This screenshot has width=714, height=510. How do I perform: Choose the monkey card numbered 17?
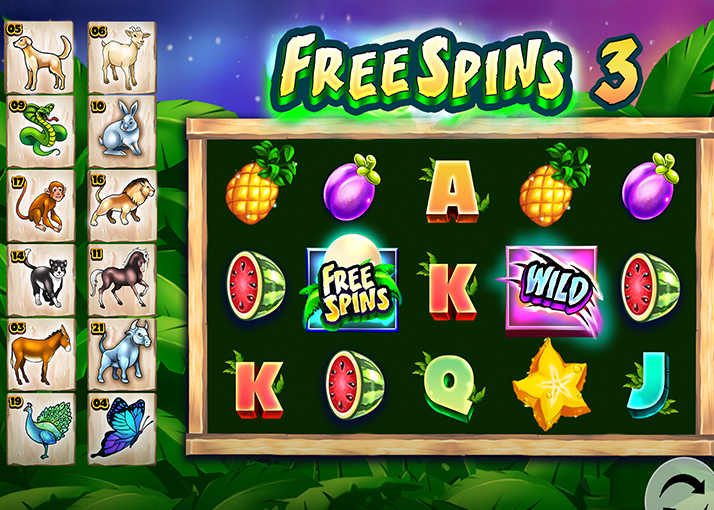coord(40,204)
